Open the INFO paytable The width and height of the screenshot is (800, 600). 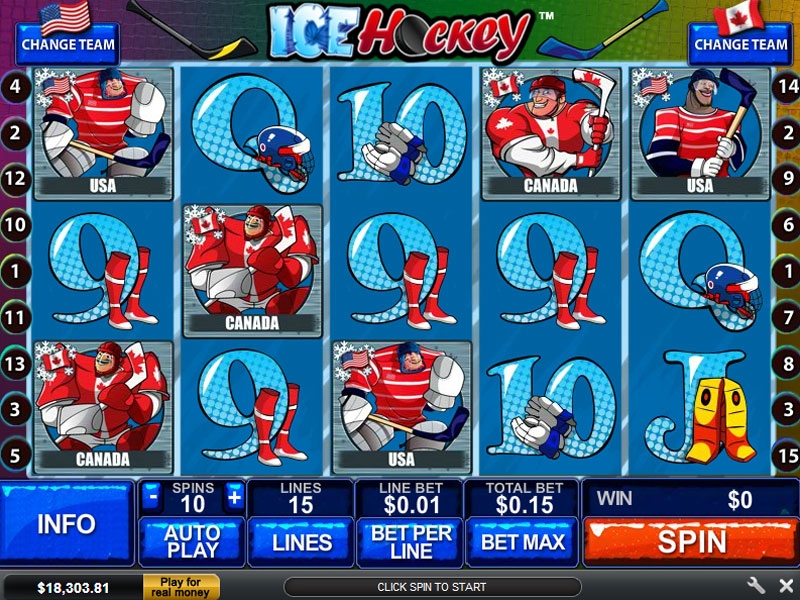(x=66, y=524)
